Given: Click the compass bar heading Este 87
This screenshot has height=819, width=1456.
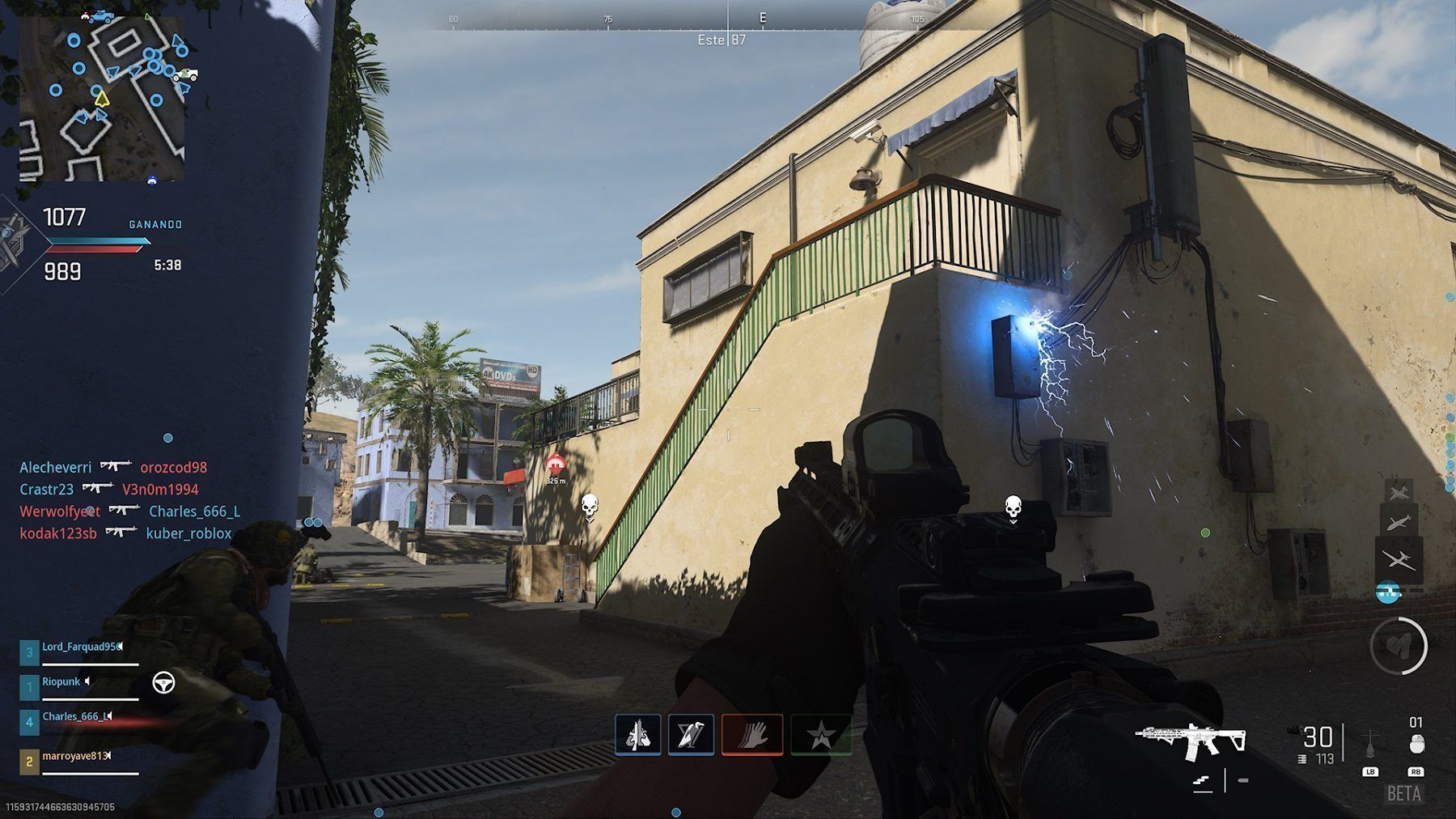Looking at the screenshot, I should point(722,40).
